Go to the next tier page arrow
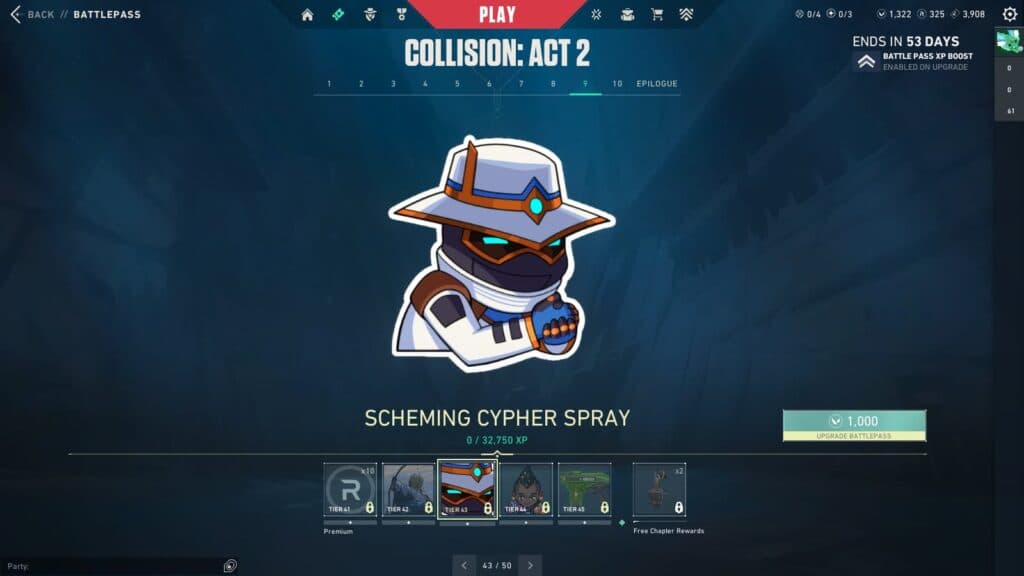Image resolution: width=1024 pixels, height=576 pixels. pos(530,566)
